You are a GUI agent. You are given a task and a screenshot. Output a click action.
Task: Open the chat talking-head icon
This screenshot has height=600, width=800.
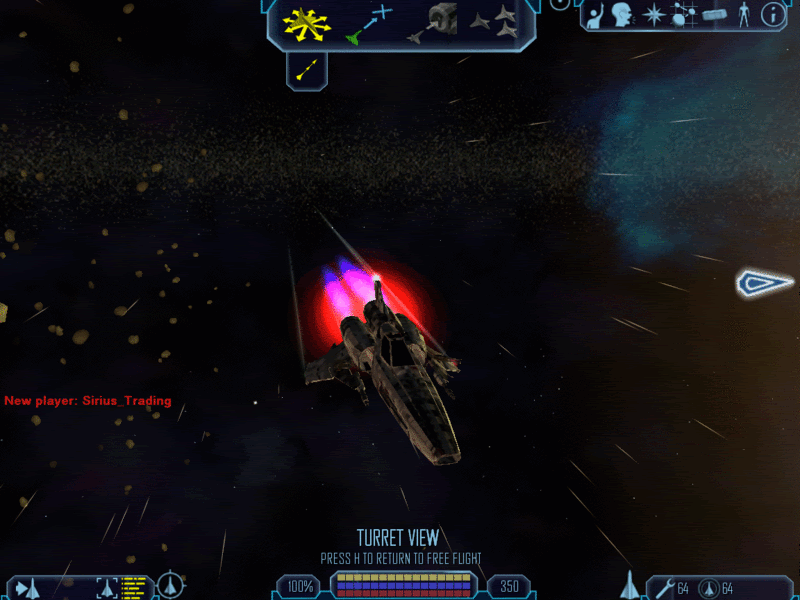pos(623,15)
